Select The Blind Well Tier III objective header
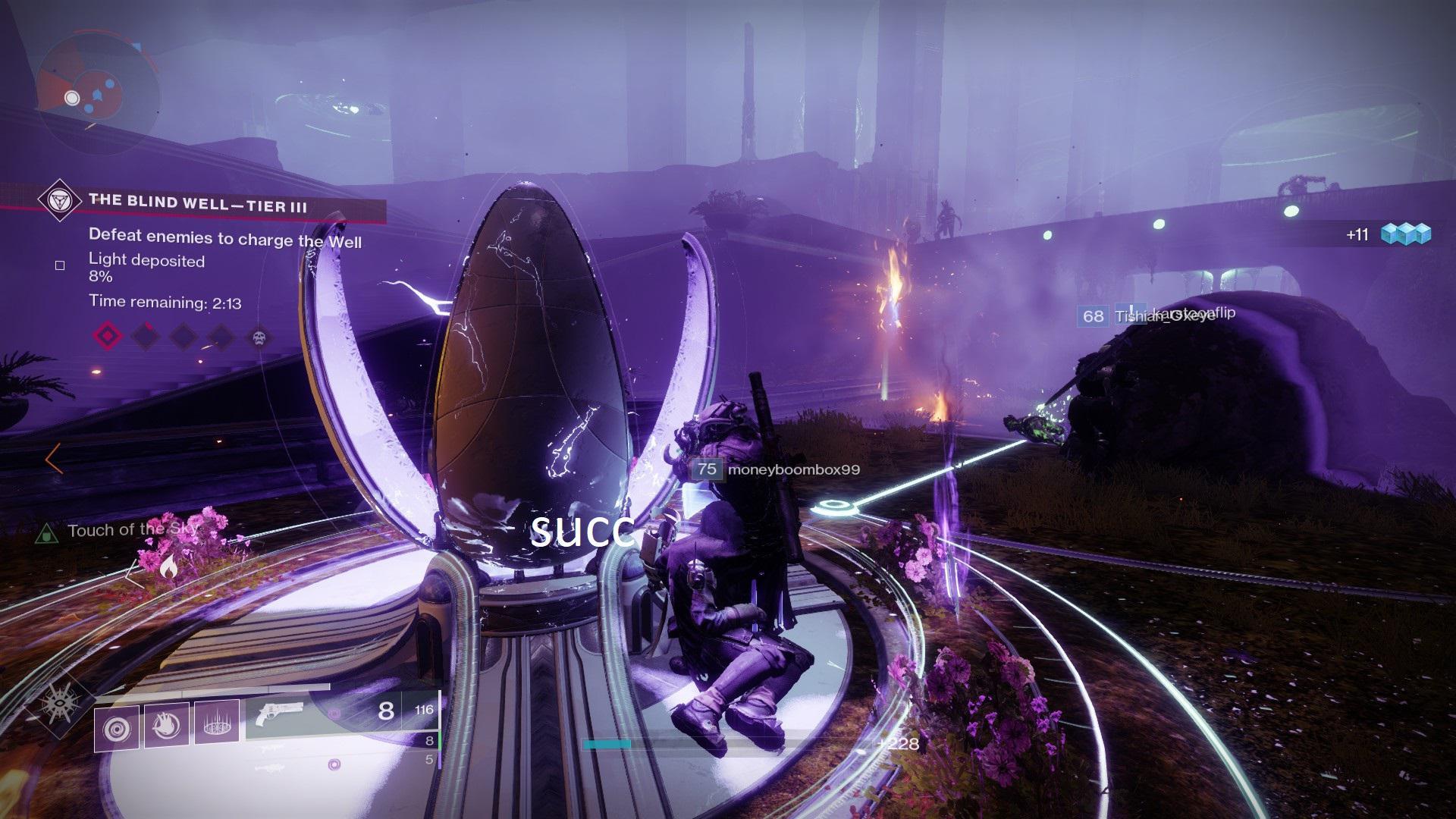1456x819 pixels. coord(198,202)
